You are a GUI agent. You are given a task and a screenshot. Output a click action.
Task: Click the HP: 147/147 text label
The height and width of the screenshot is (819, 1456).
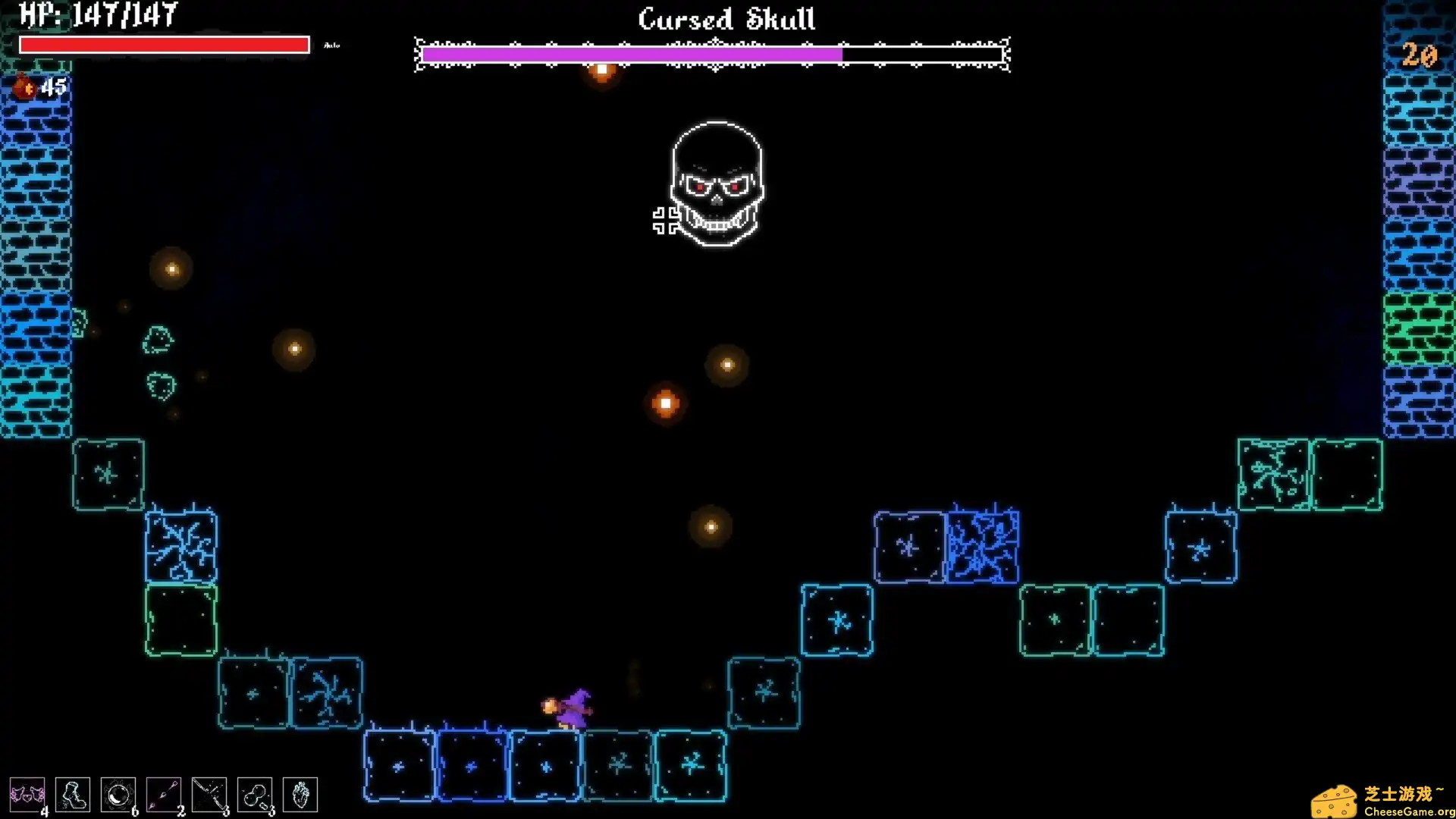tap(99, 13)
